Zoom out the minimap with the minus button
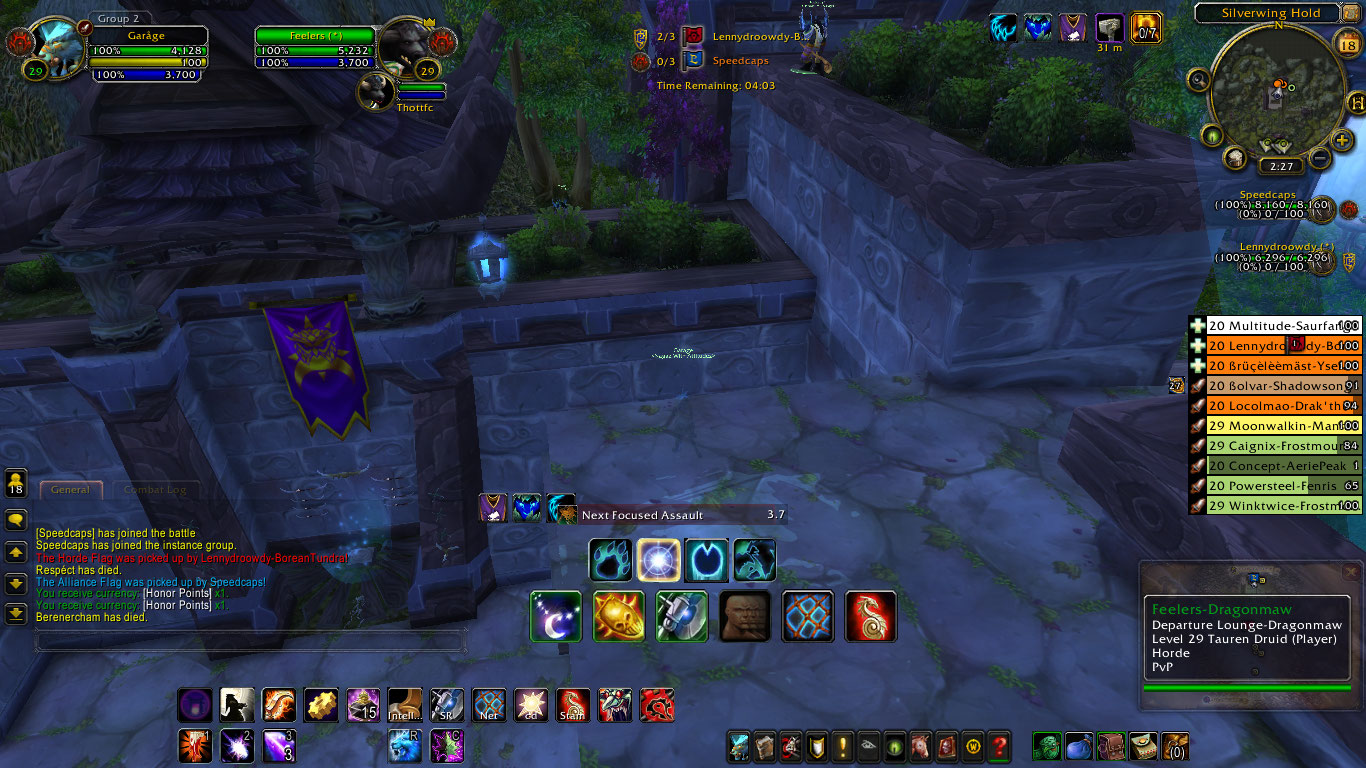 (x=1319, y=158)
